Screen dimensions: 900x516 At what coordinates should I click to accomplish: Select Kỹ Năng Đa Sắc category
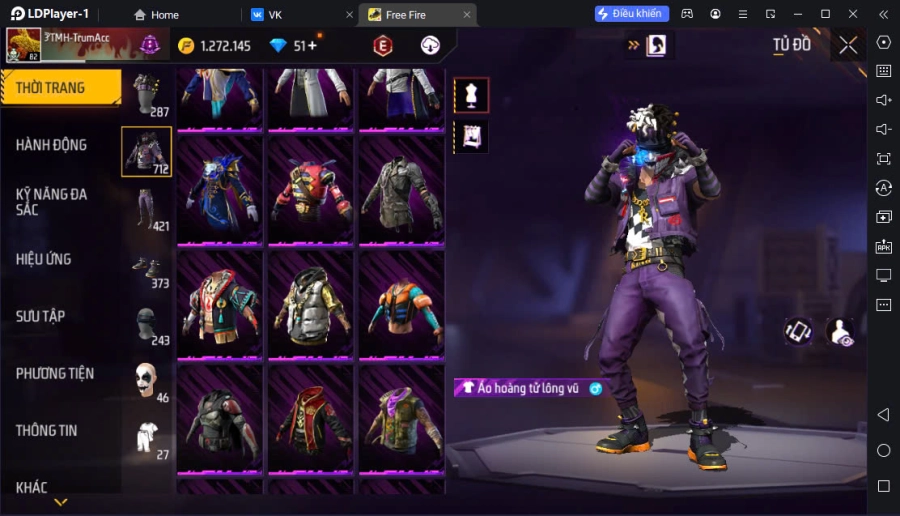(52, 201)
